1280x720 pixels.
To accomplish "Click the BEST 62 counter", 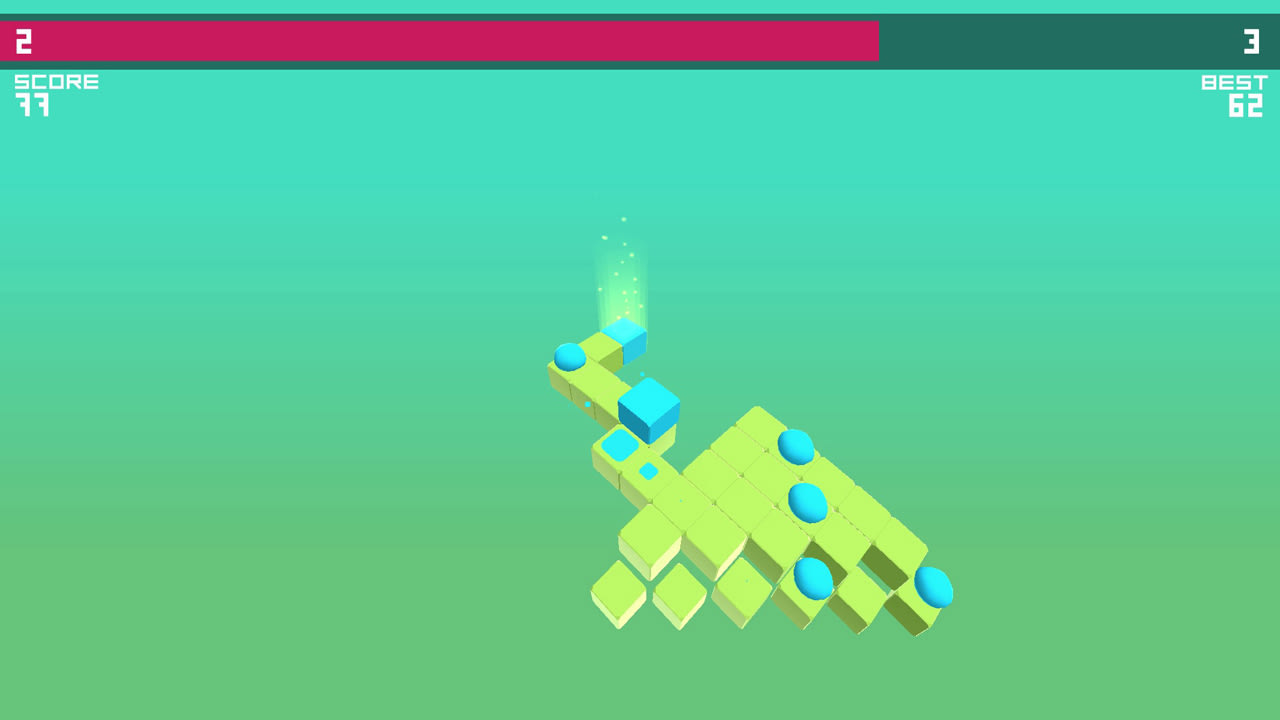I will (x=1235, y=93).
